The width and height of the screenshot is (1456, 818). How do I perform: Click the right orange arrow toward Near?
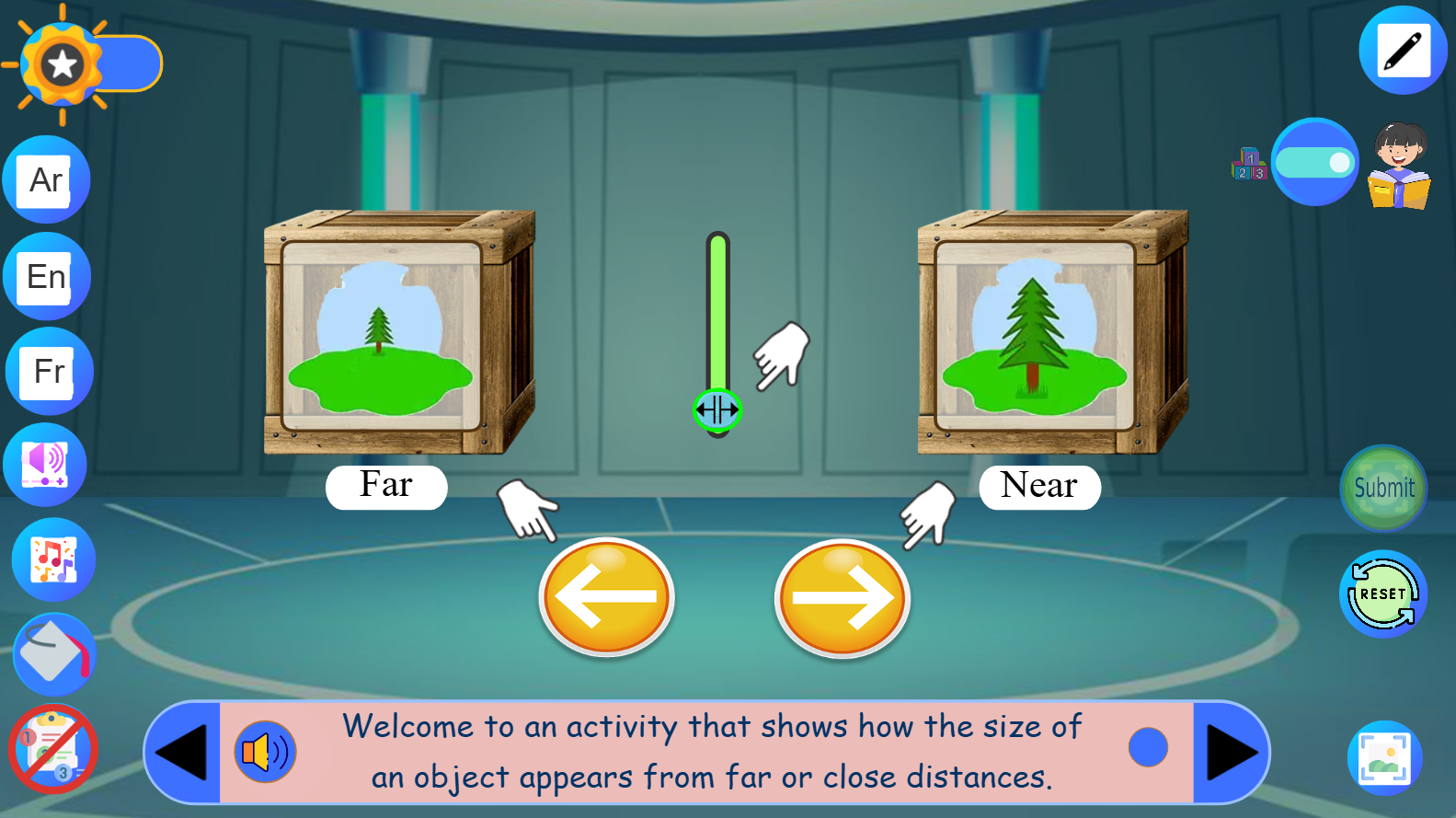coord(841,598)
